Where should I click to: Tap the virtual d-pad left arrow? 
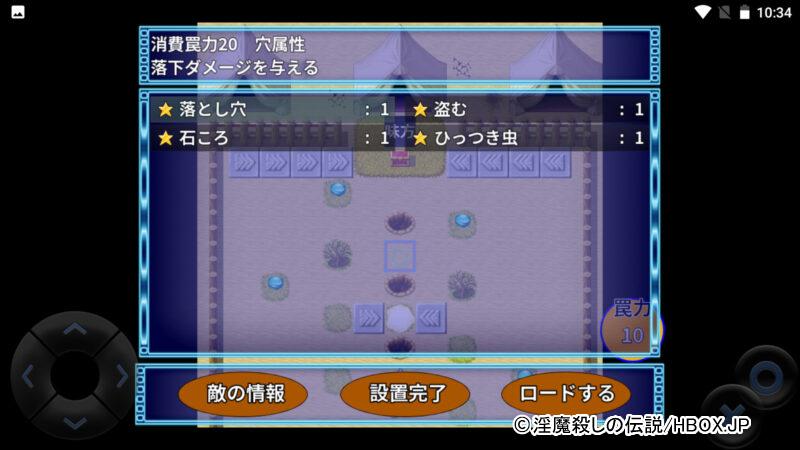28,377
